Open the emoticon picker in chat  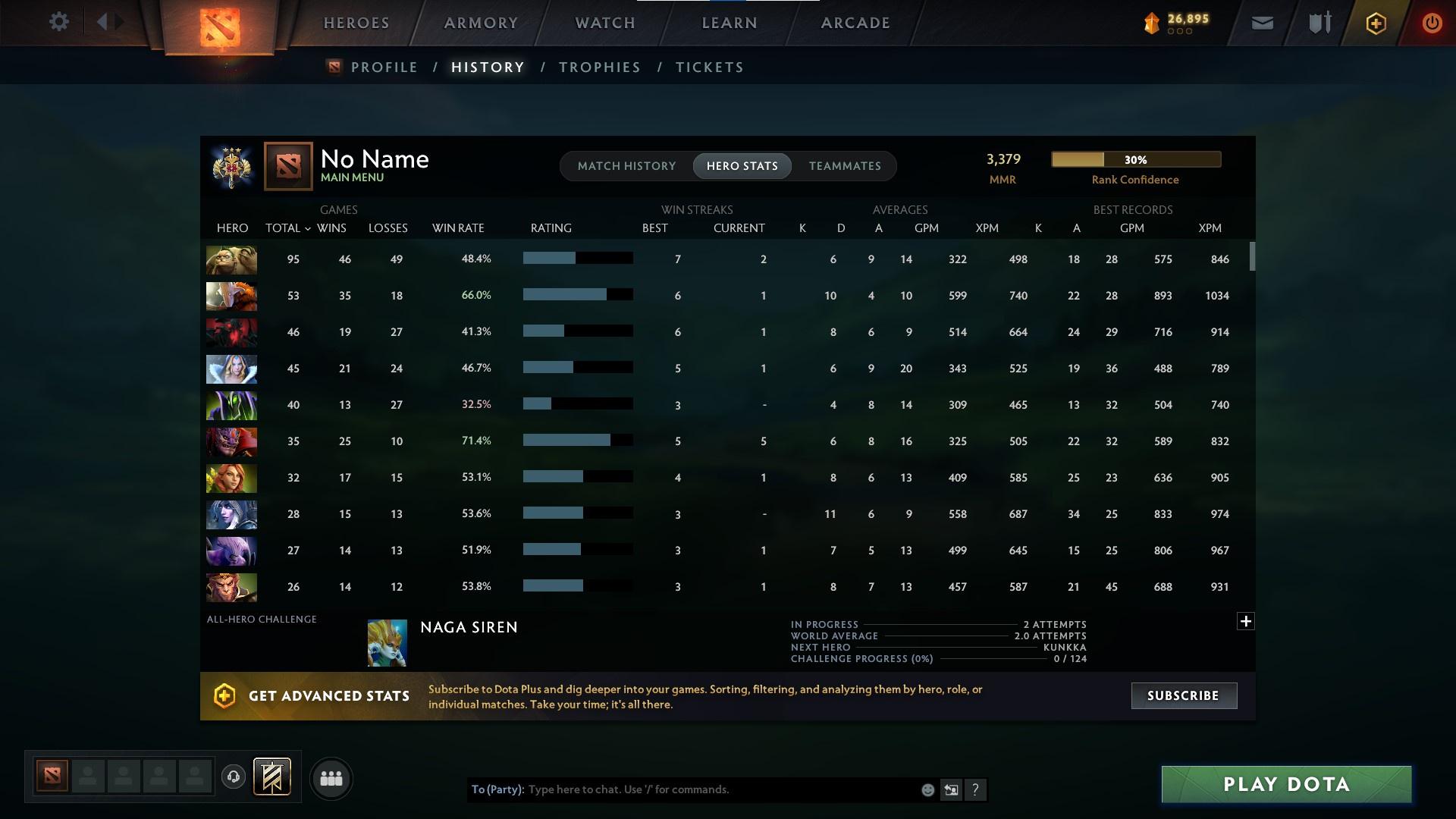(927, 789)
